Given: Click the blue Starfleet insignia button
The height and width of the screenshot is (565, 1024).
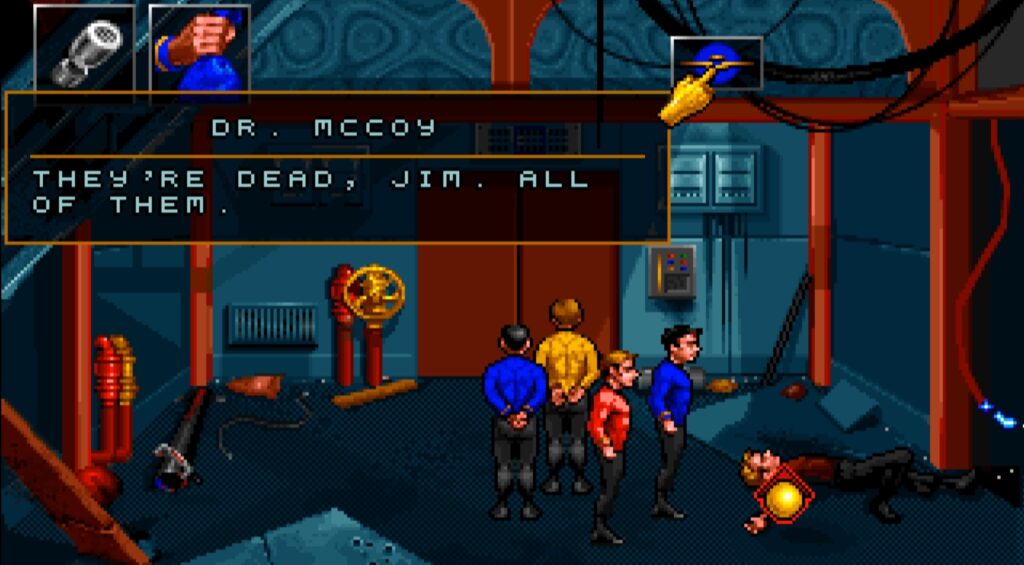Looking at the screenshot, I should 716,63.
